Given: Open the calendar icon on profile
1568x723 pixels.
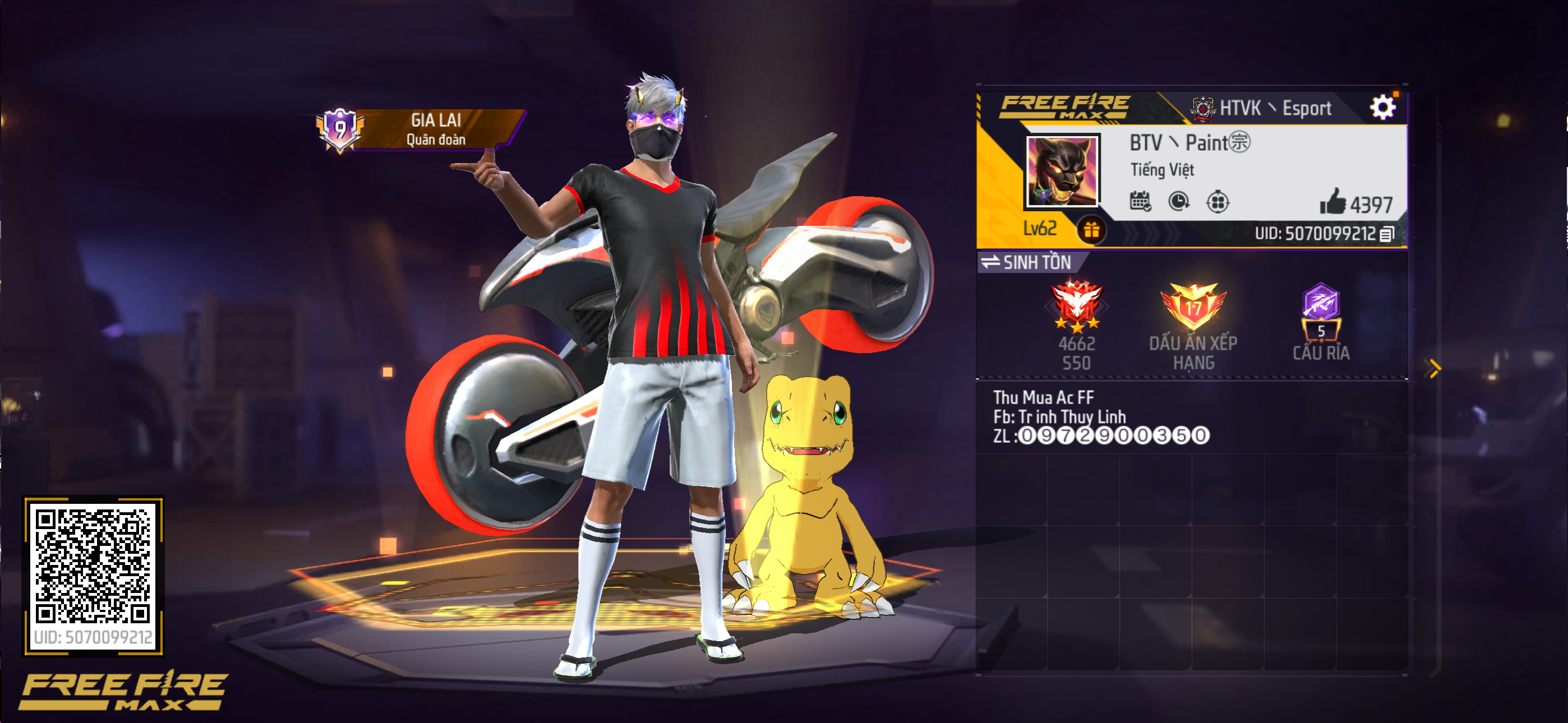Looking at the screenshot, I should (1140, 201).
